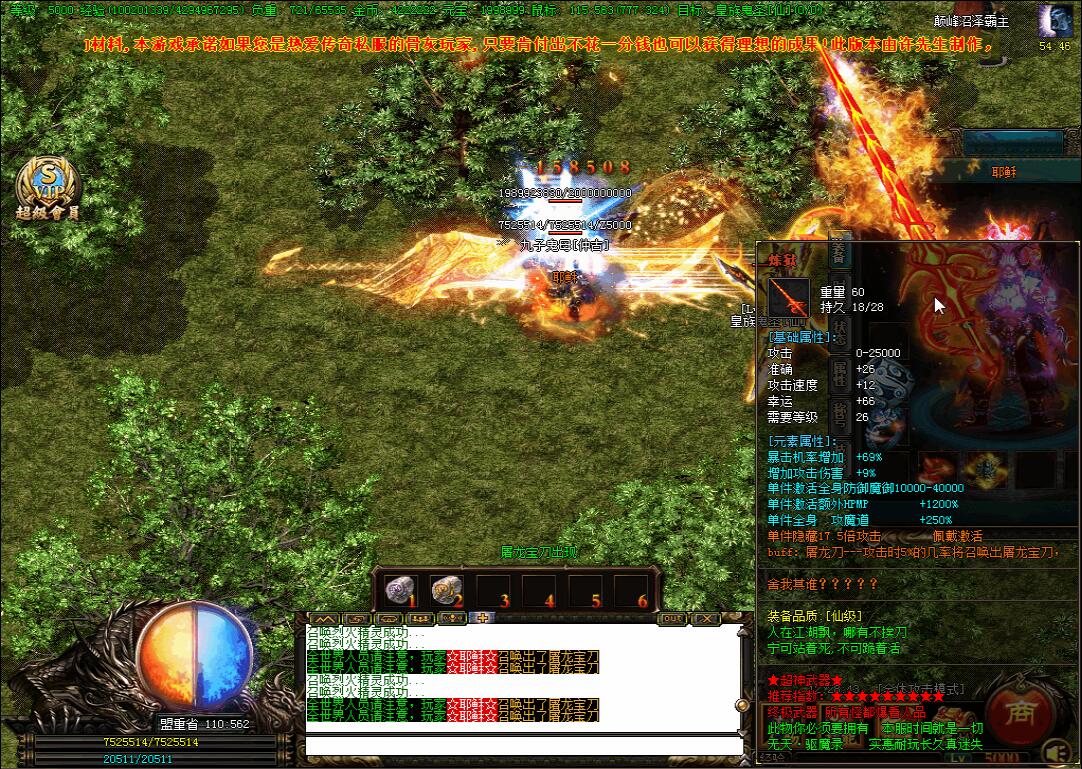The height and width of the screenshot is (769, 1082).
Task: Select the 装备 equipment tab
Action: click(x=838, y=253)
